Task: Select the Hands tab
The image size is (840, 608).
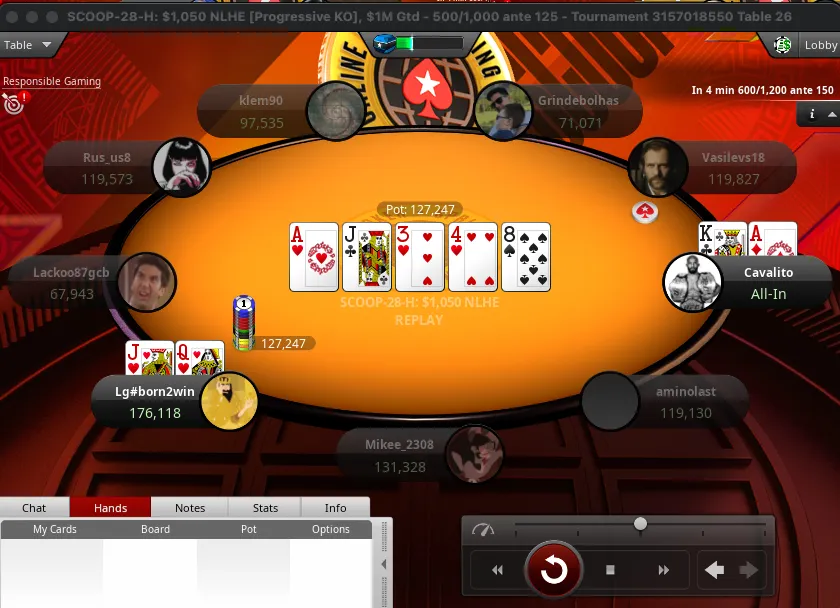Action: pos(110,508)
